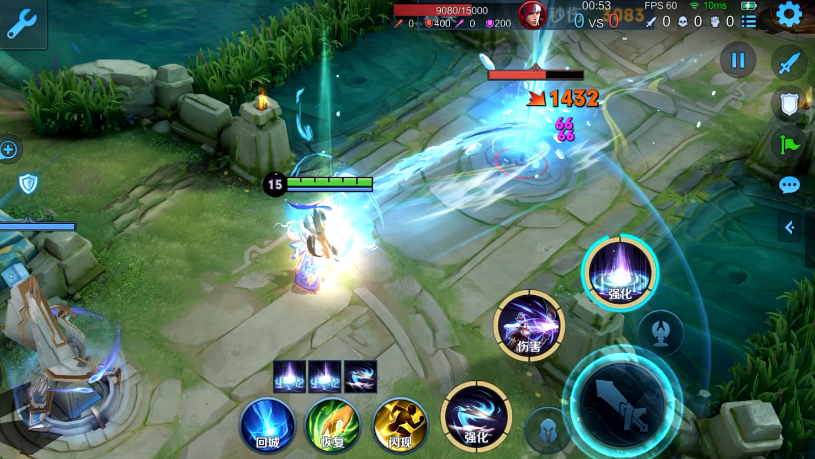Tap the tower-target attack button

(660, 331)
